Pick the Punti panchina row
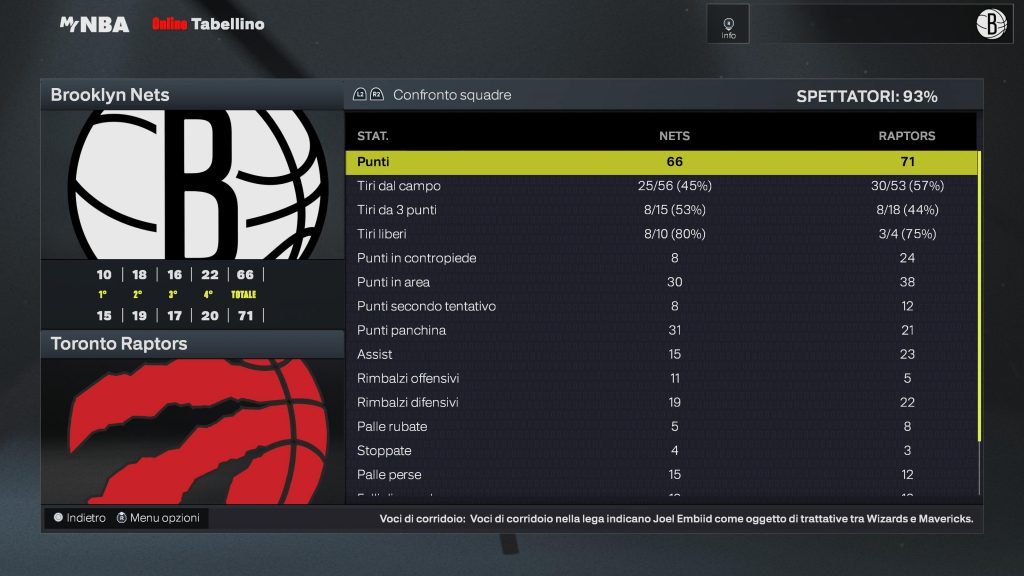 [661, 330]
